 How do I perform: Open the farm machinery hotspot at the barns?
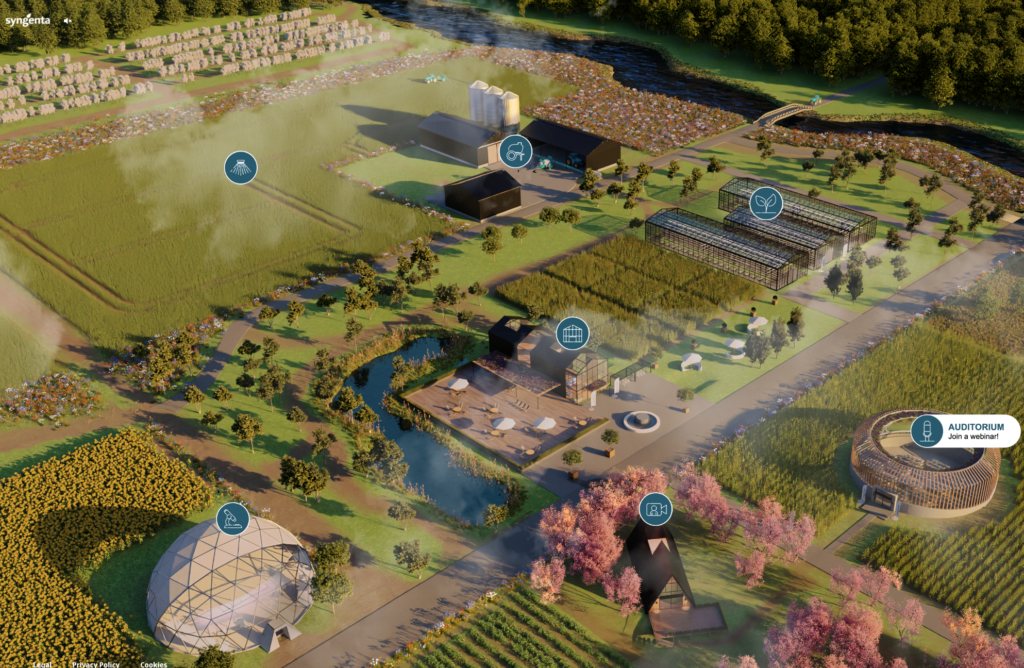[x=516, y=151]
